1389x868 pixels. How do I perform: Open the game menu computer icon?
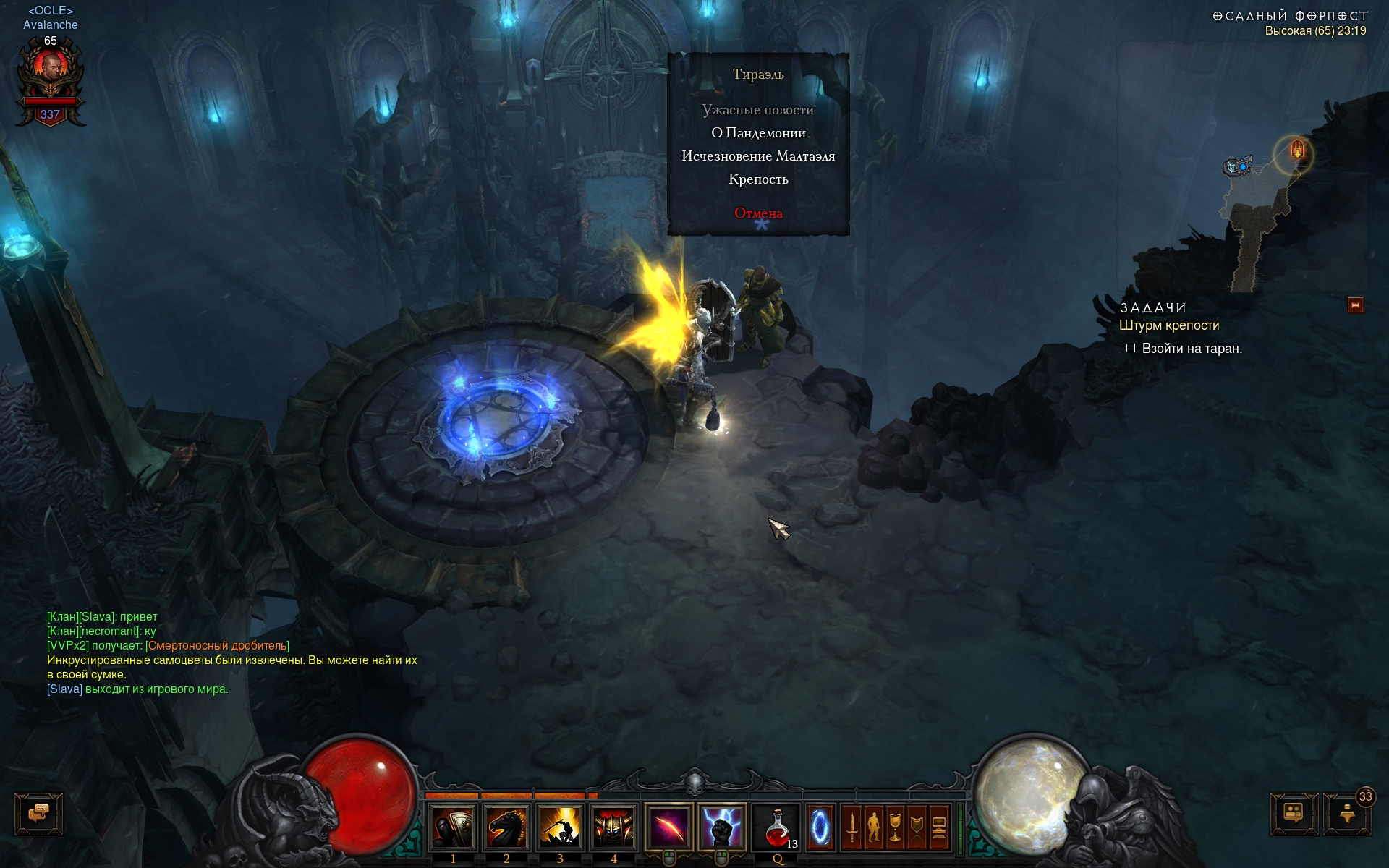[x=939, y=827]
